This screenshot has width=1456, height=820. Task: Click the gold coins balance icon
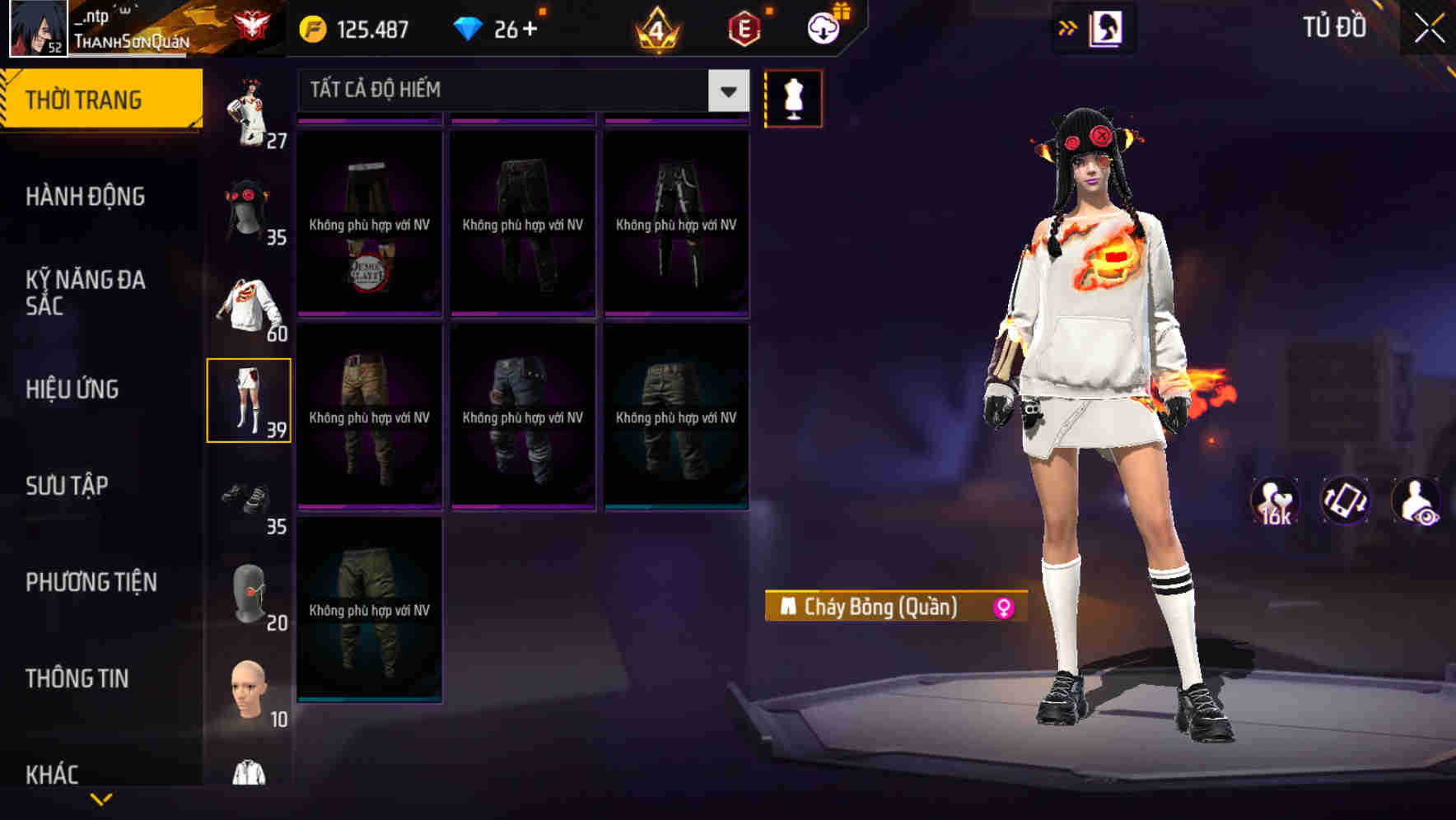click(x=313, y=27)
